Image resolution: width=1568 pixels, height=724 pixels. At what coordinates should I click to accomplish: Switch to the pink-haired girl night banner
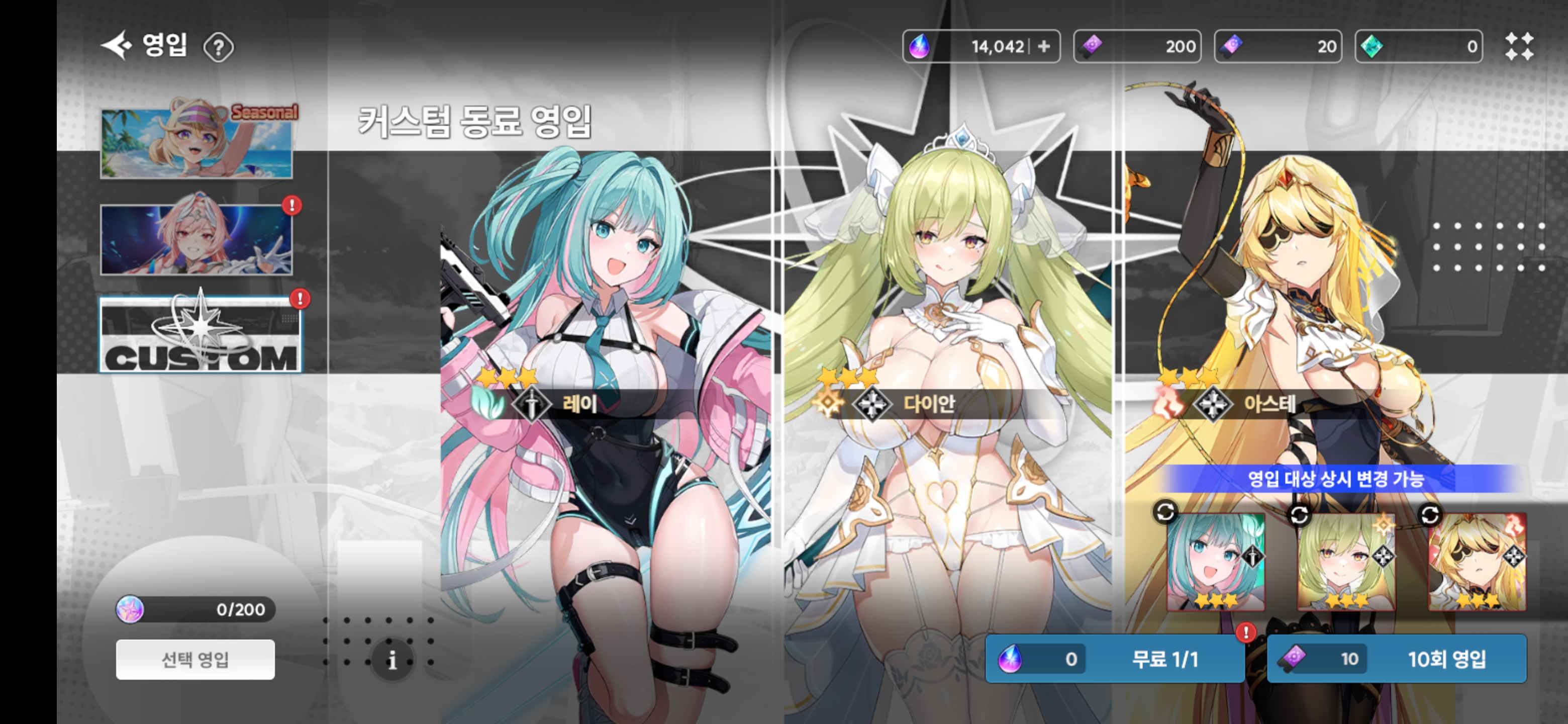[x=196, y=239]
